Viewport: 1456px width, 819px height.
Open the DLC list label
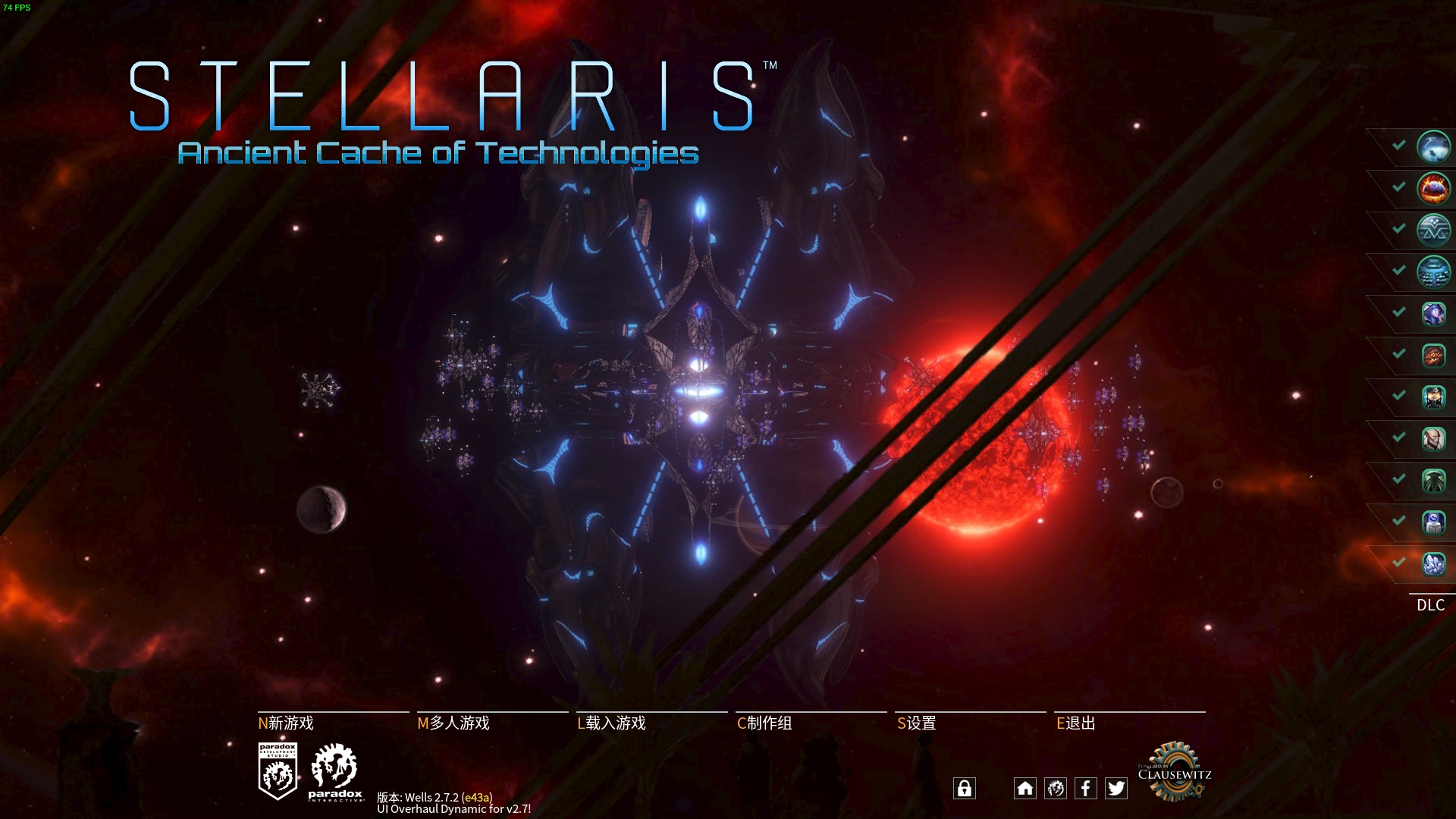[1430, 605]
